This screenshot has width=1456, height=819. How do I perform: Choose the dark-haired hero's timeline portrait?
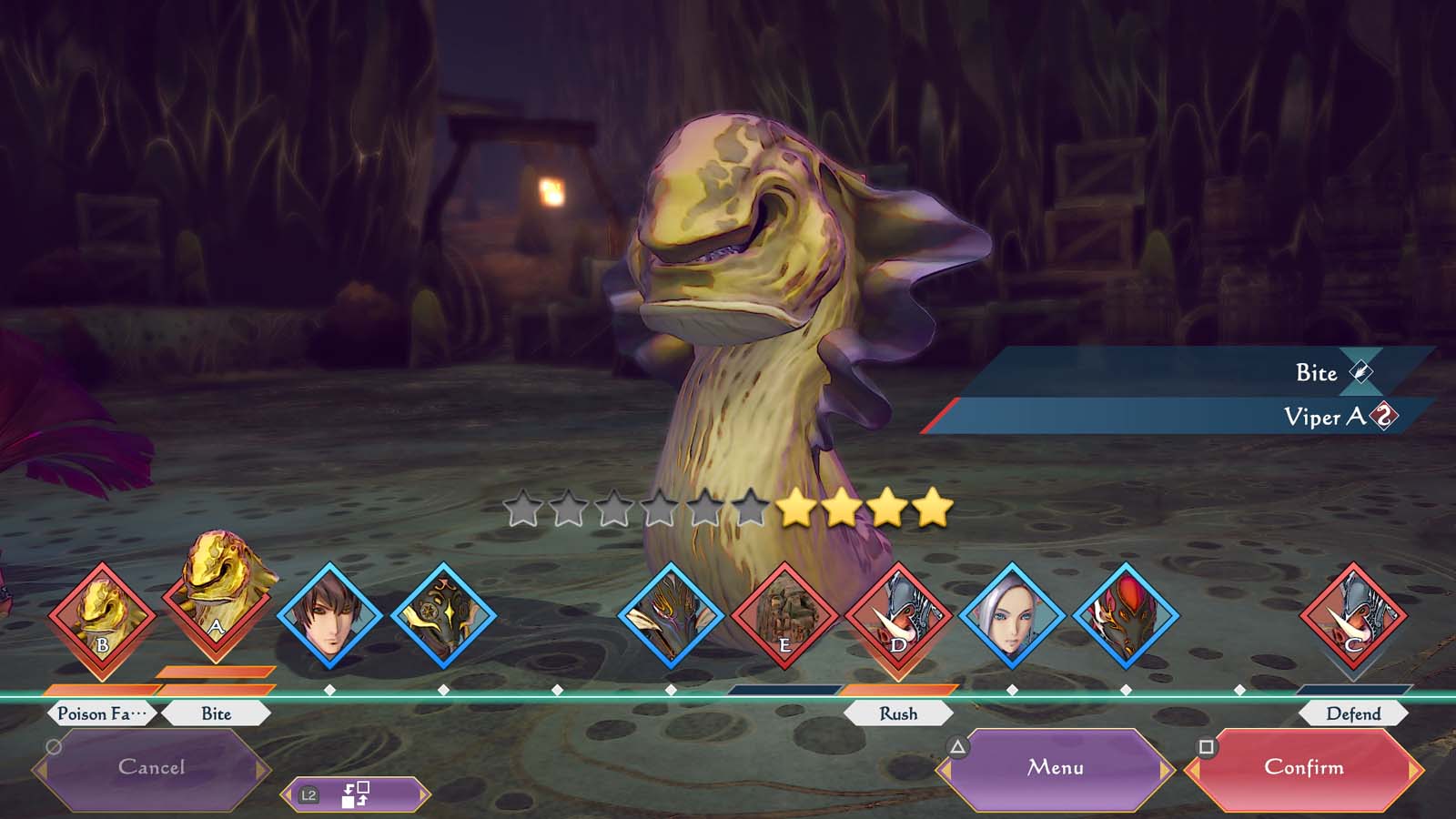point(329,616)
